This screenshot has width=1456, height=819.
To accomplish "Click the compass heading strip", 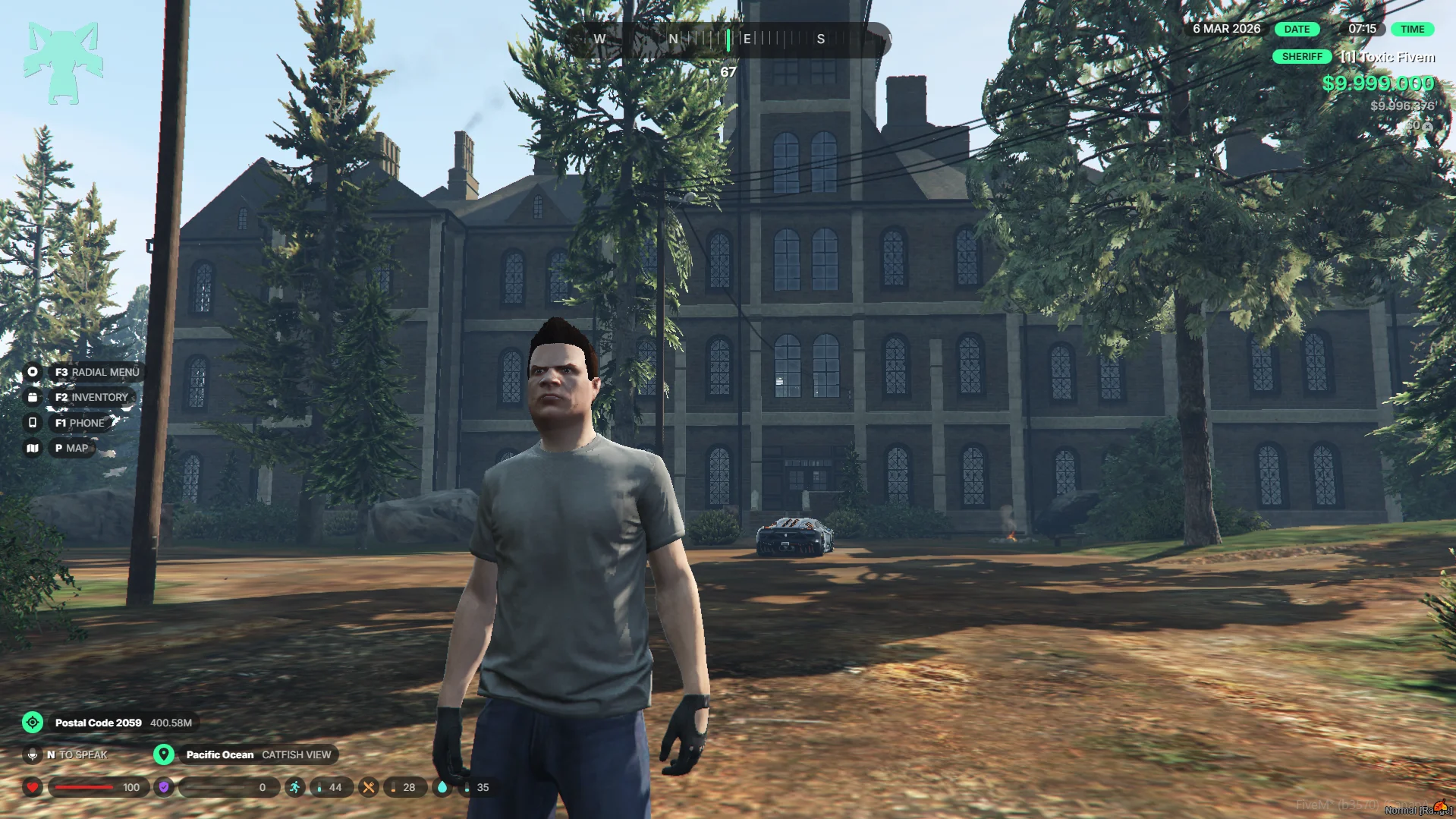I will point(728,39).
